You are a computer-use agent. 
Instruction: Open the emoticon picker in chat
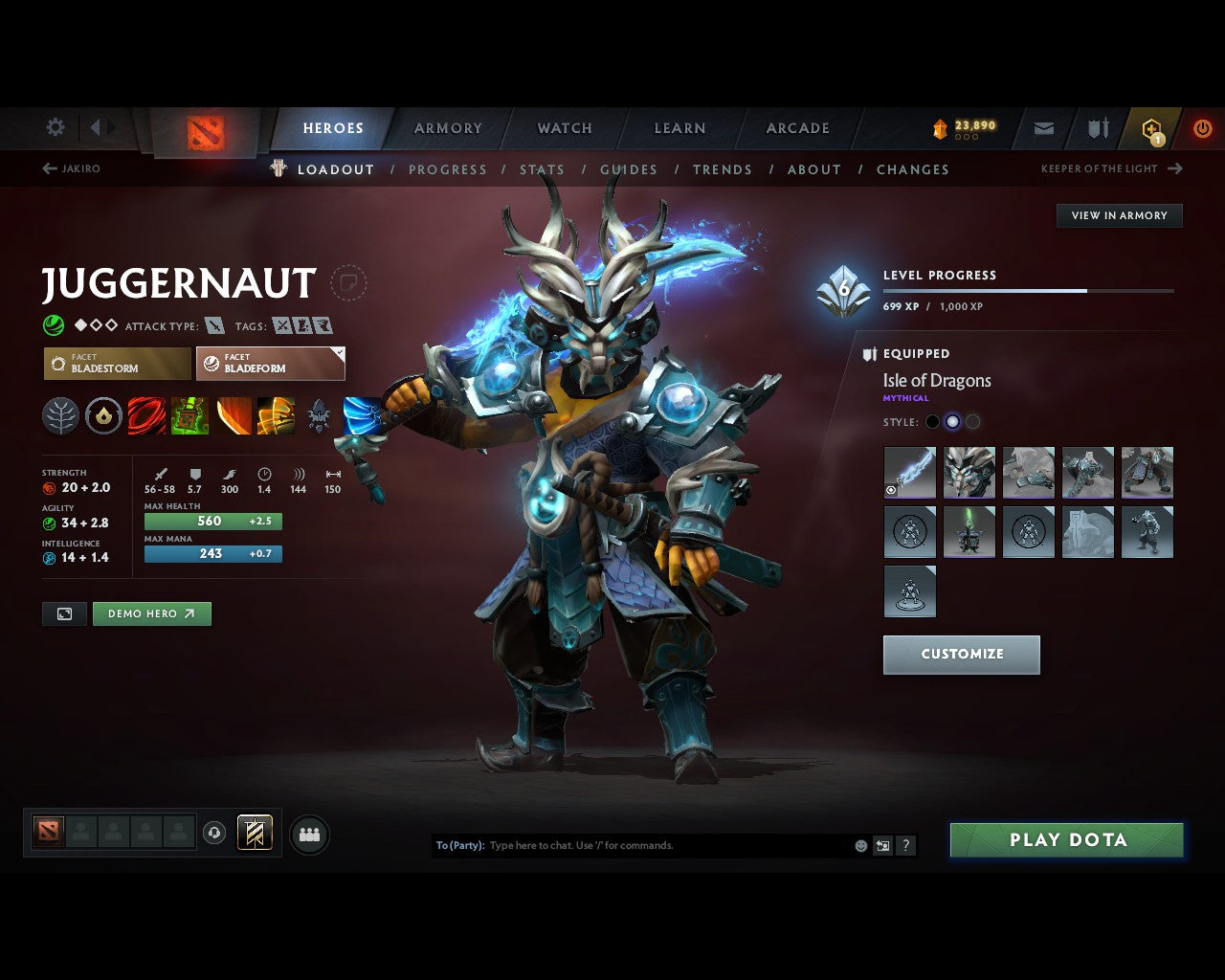(858, 845)
